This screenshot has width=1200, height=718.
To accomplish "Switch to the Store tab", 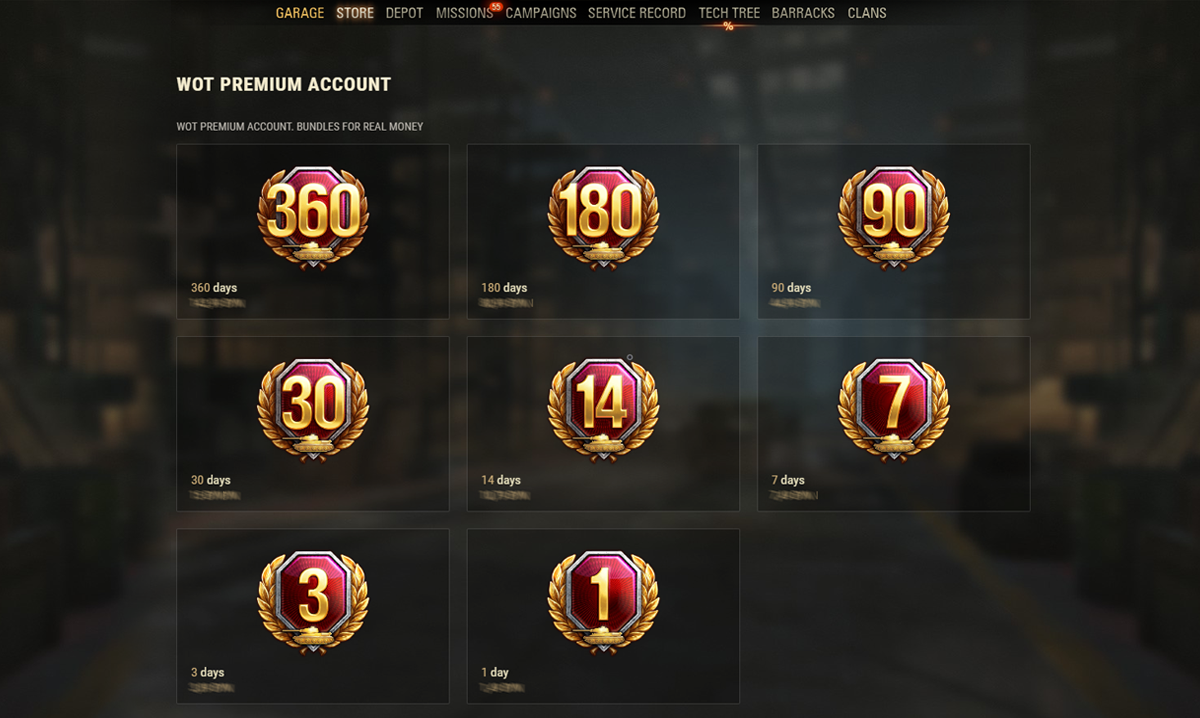I will point(355,13).
